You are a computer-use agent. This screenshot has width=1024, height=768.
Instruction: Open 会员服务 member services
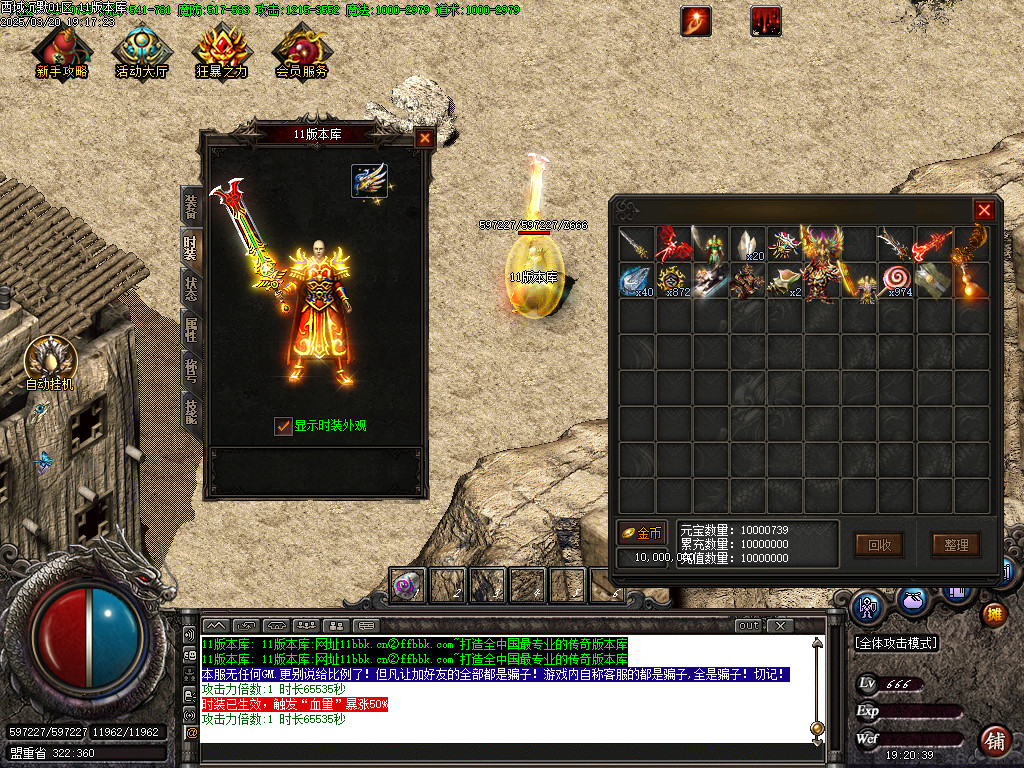point(302,50)
